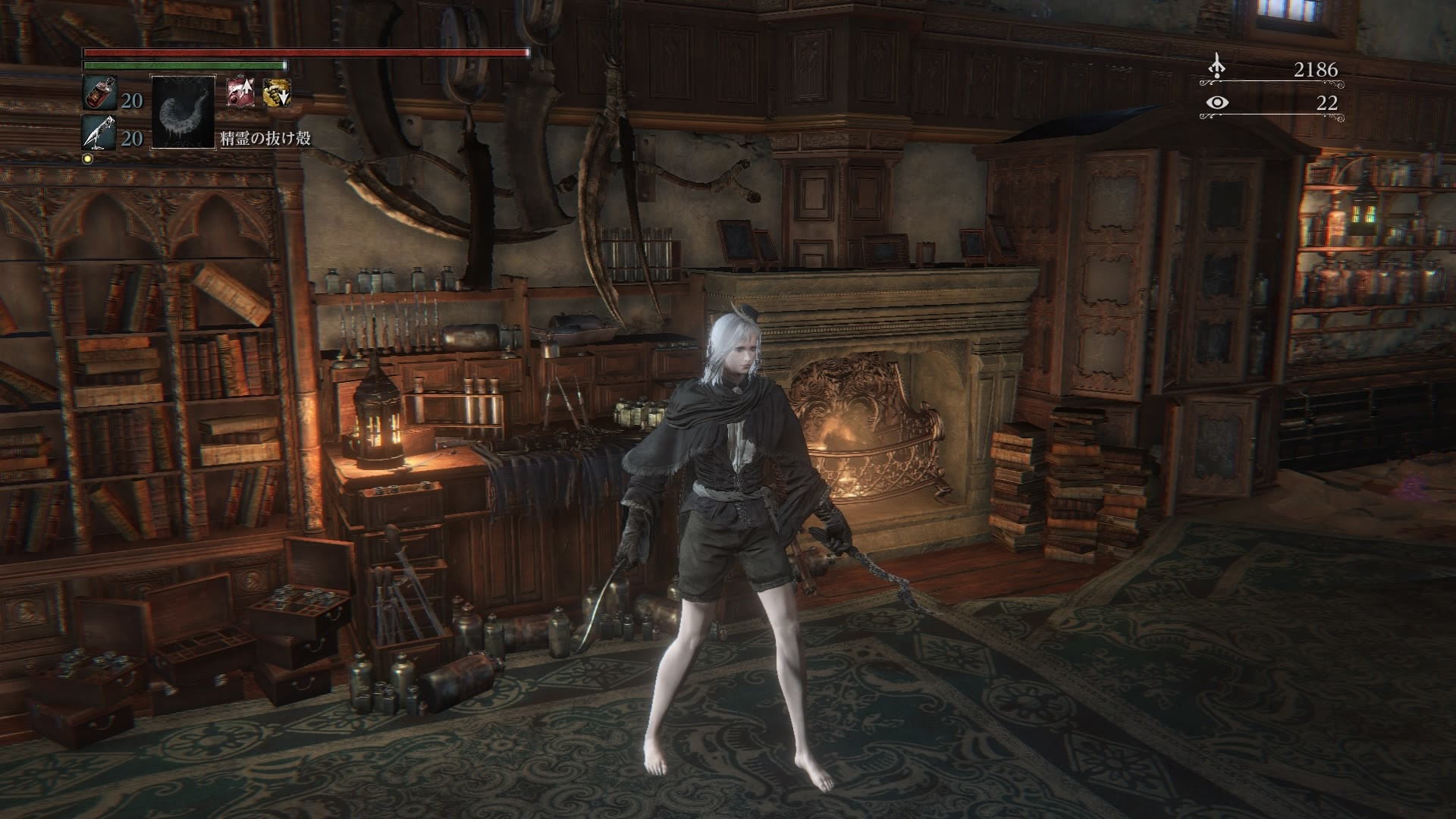1456x819 pixels.
Task: Click the Blood Echoes icon
Action: pyautogui.click(x=1217, y=68)
